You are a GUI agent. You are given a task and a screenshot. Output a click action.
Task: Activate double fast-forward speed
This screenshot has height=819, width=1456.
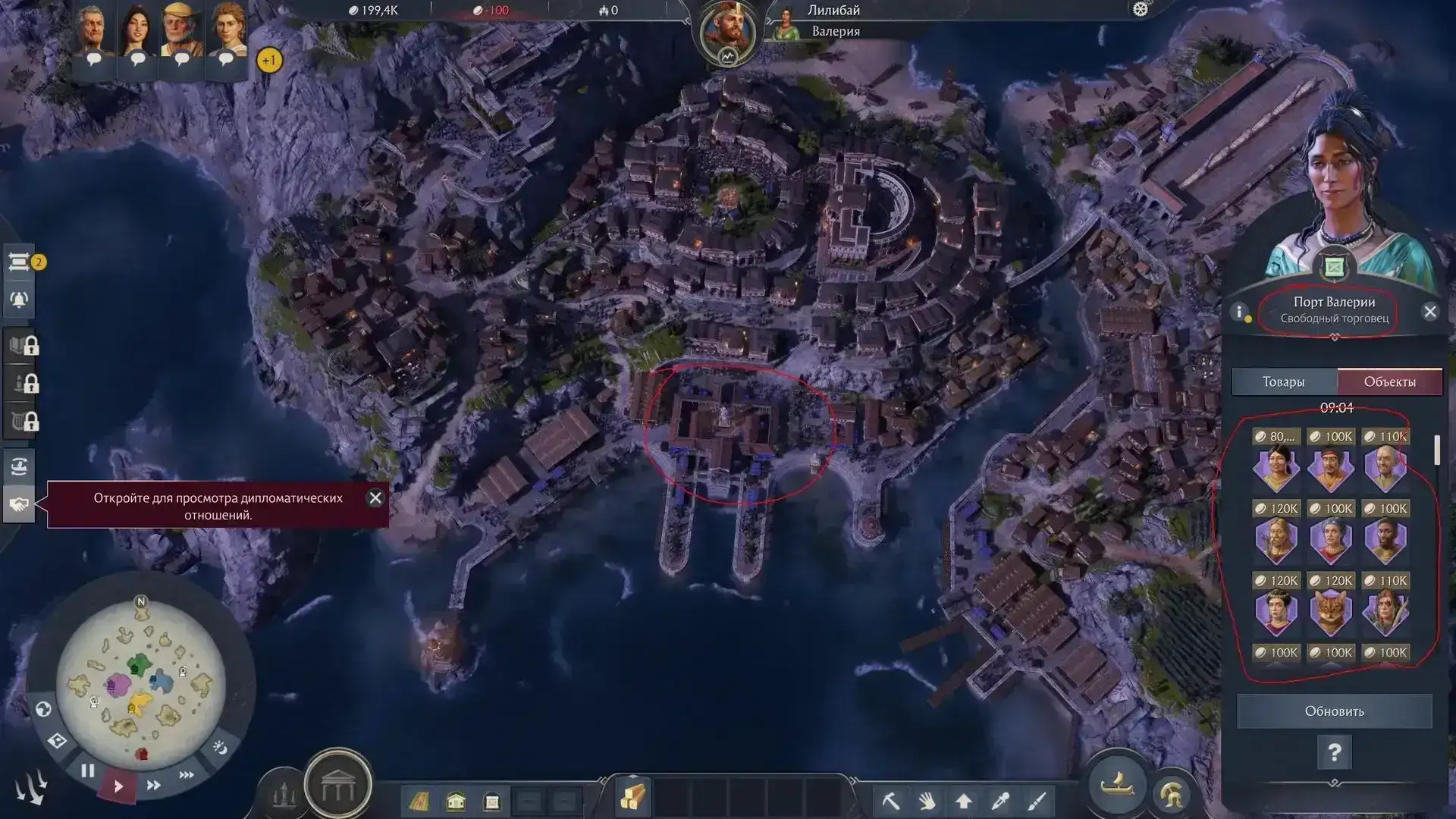pyautogui.click(x=153, y=786)
